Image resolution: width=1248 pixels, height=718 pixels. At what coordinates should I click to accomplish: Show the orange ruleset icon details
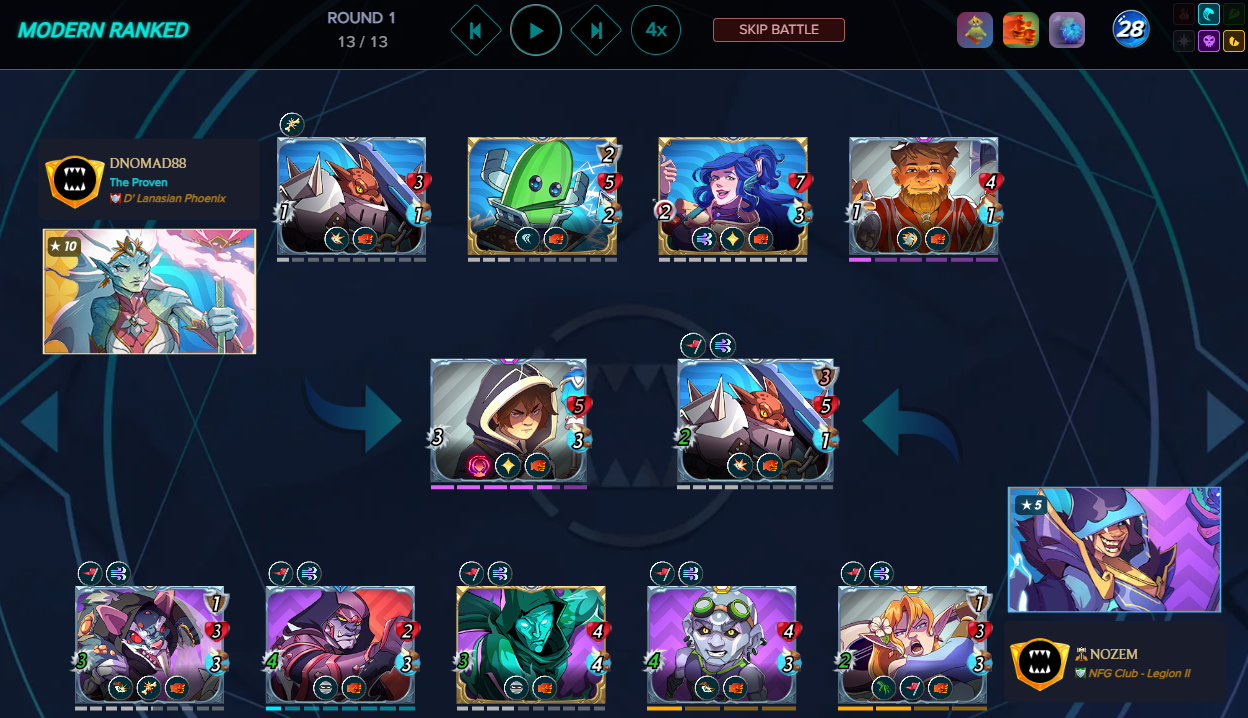1021,30
